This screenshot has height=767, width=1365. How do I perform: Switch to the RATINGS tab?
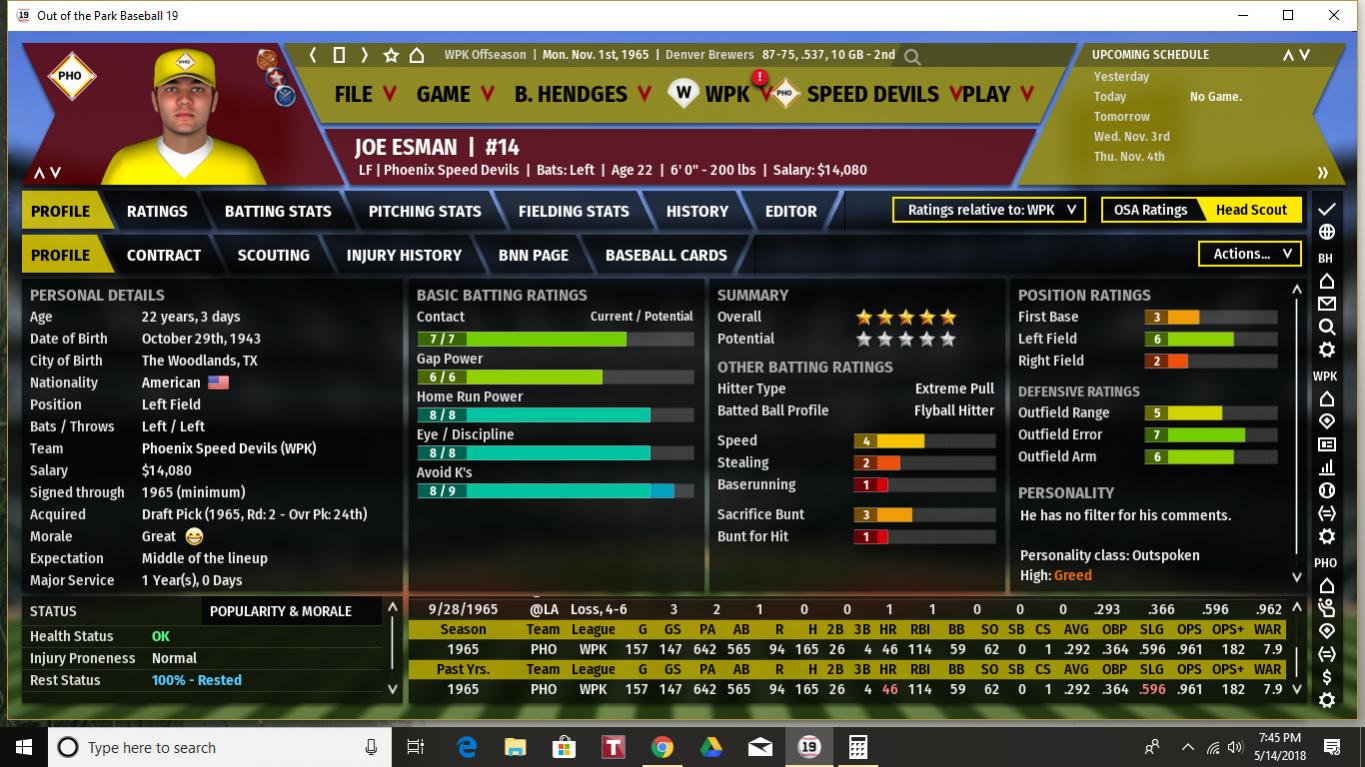[x=157, y=211]
